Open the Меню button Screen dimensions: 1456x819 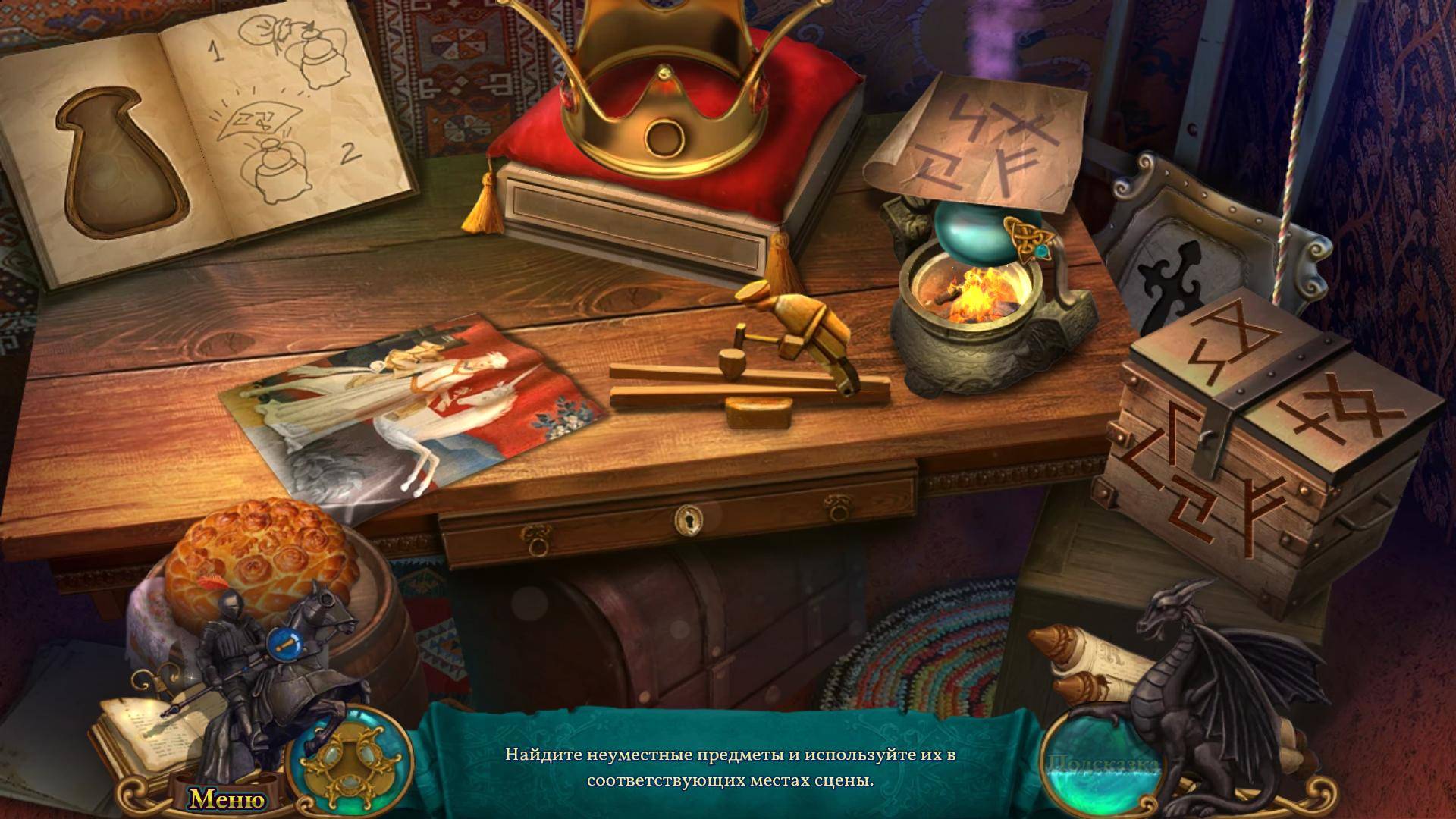227,799
